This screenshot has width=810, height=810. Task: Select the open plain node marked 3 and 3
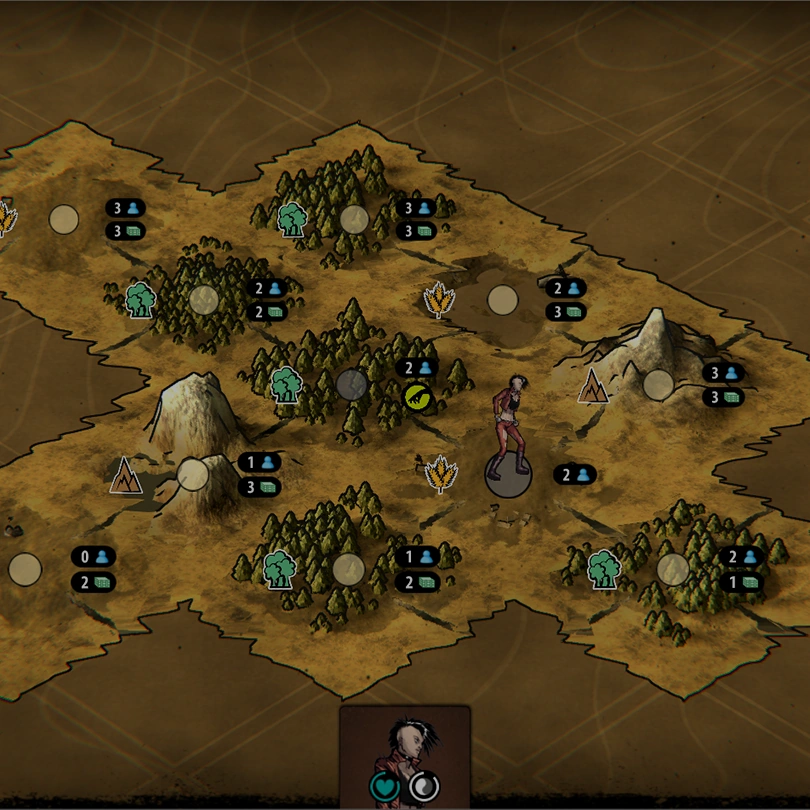(x=64, y=219)
